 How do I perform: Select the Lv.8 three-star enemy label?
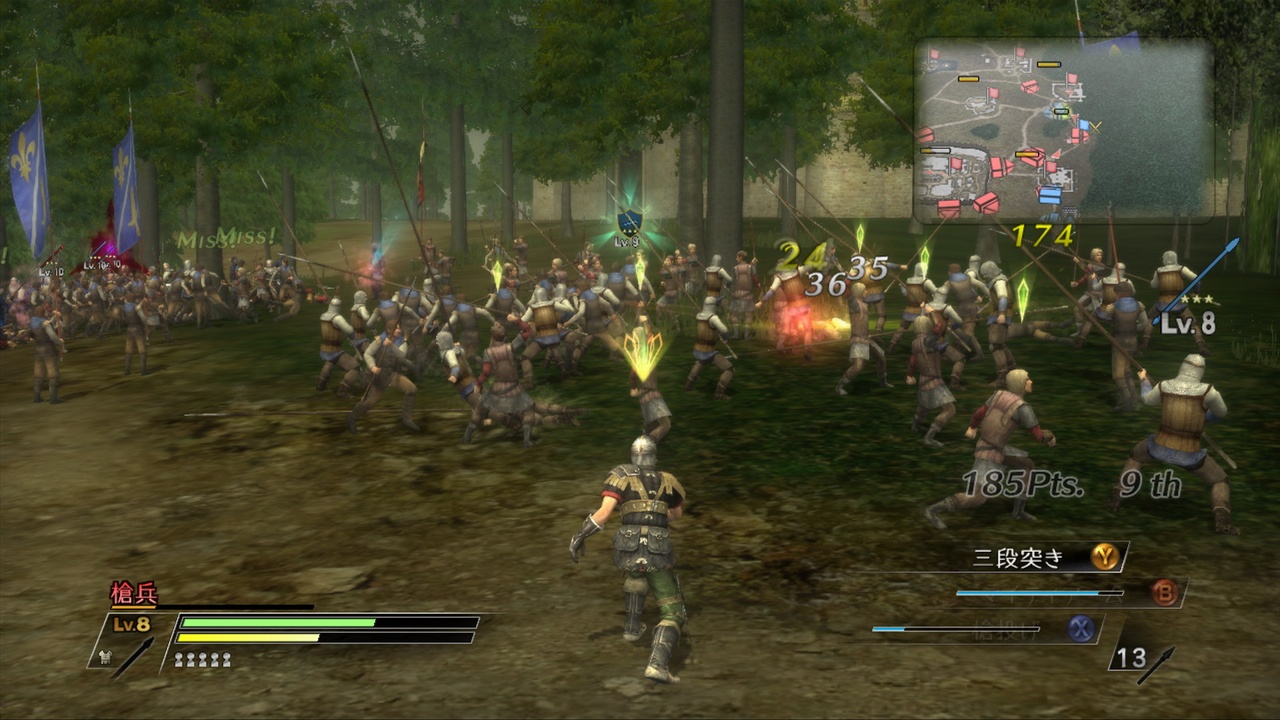coord(1185,316)
